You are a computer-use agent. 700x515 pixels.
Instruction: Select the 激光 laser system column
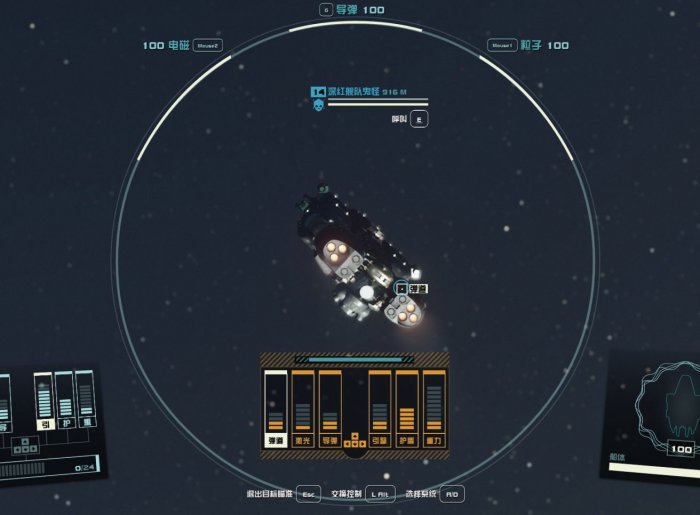(x=302, y=409)
